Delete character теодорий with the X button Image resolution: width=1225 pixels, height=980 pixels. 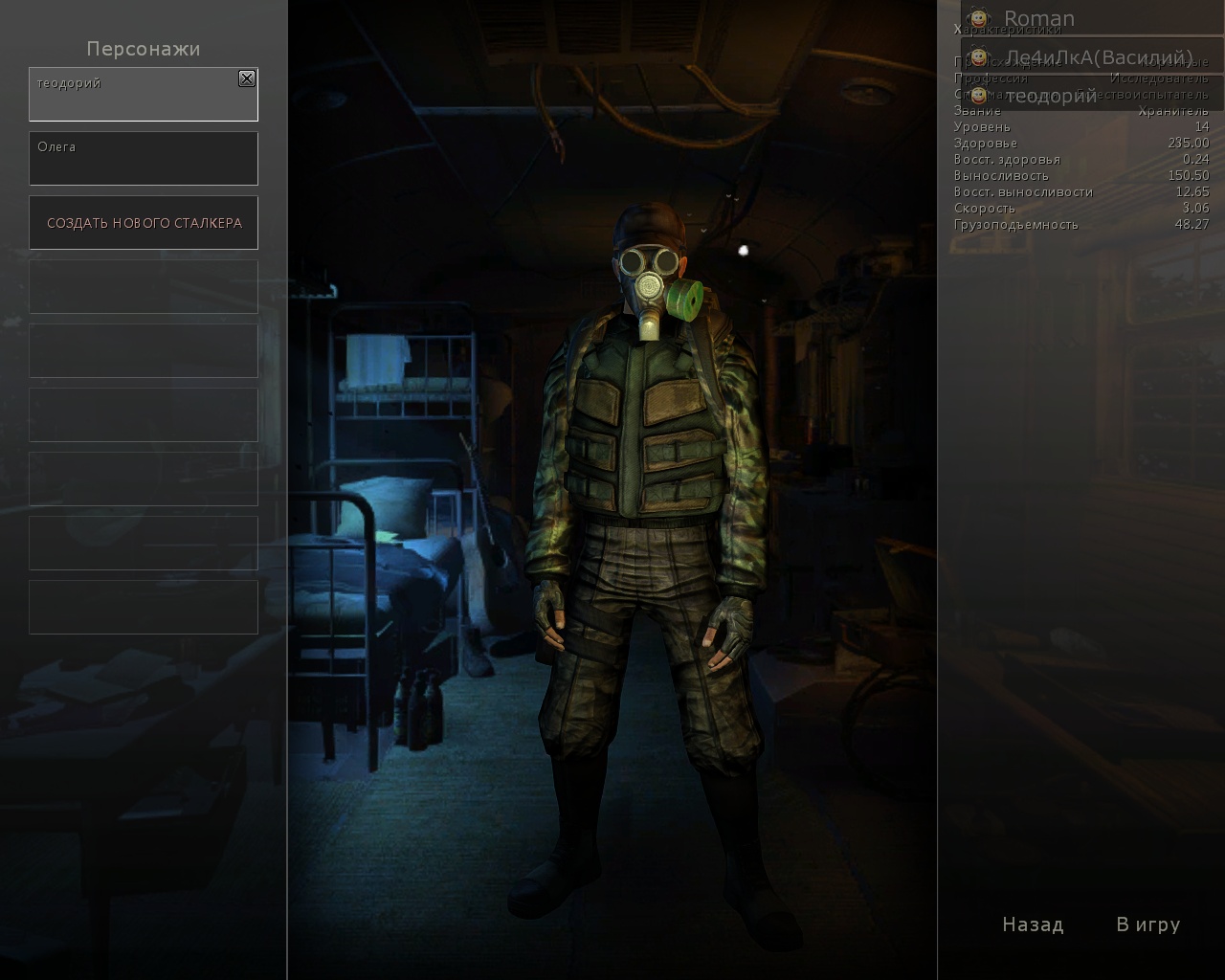(247, 78)
